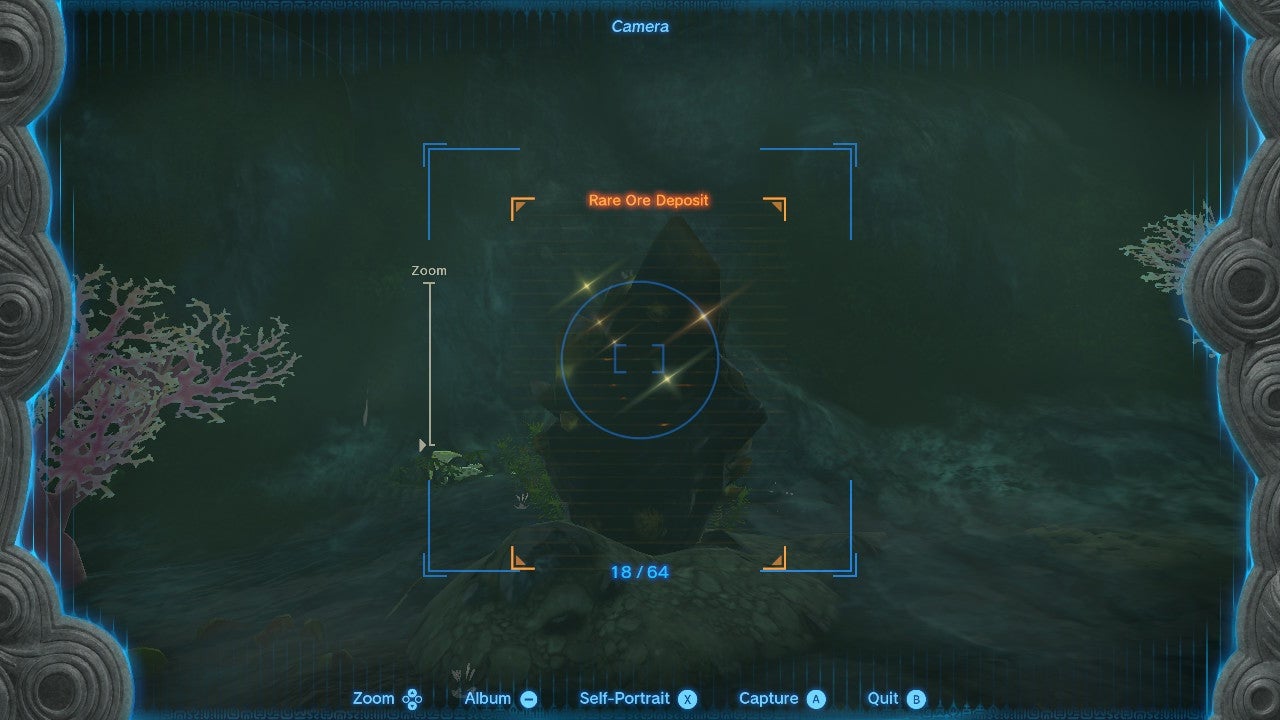Screen dimensions: 1280x720
Task: Click the Quit B button icon
Action: (917, 698)
